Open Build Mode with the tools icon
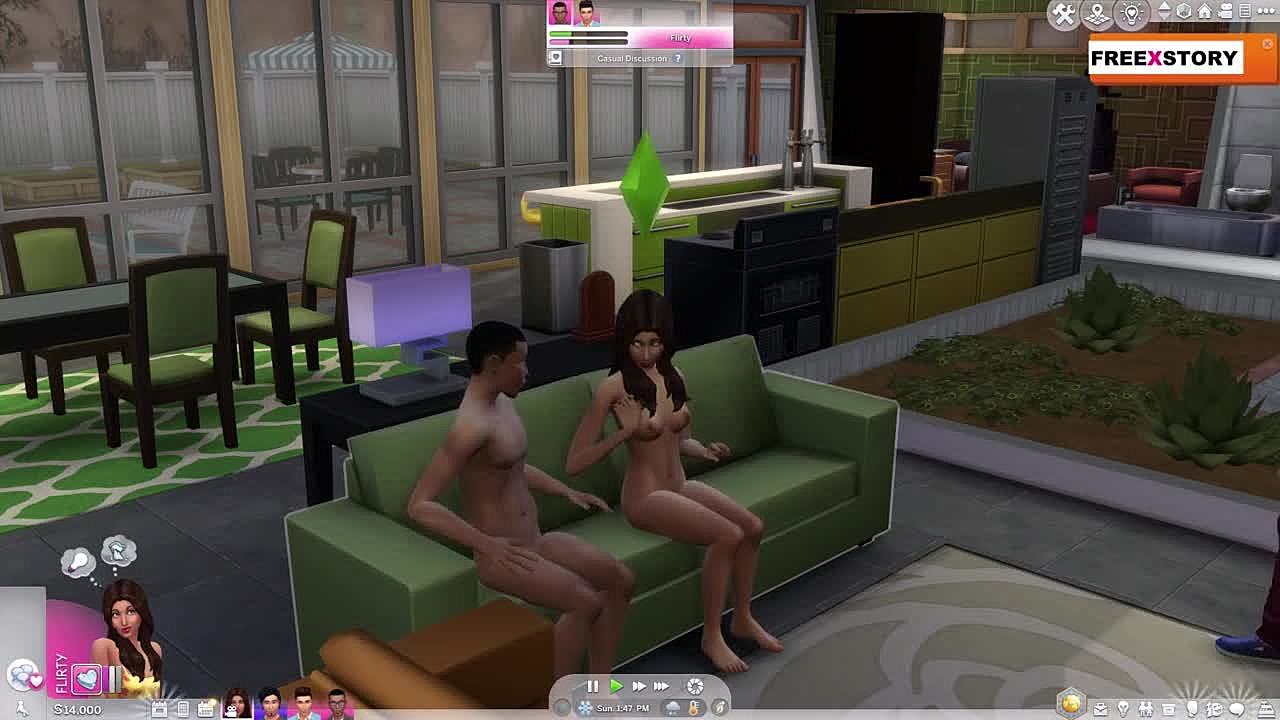The width and height of the screenshot is (1280, 720). 1064,13
